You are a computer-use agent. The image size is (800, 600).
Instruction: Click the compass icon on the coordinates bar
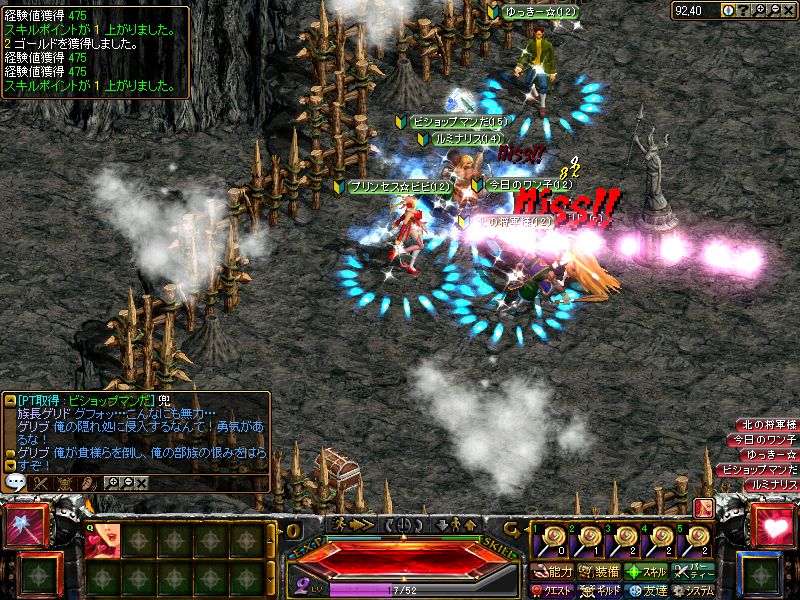point(727,10)
